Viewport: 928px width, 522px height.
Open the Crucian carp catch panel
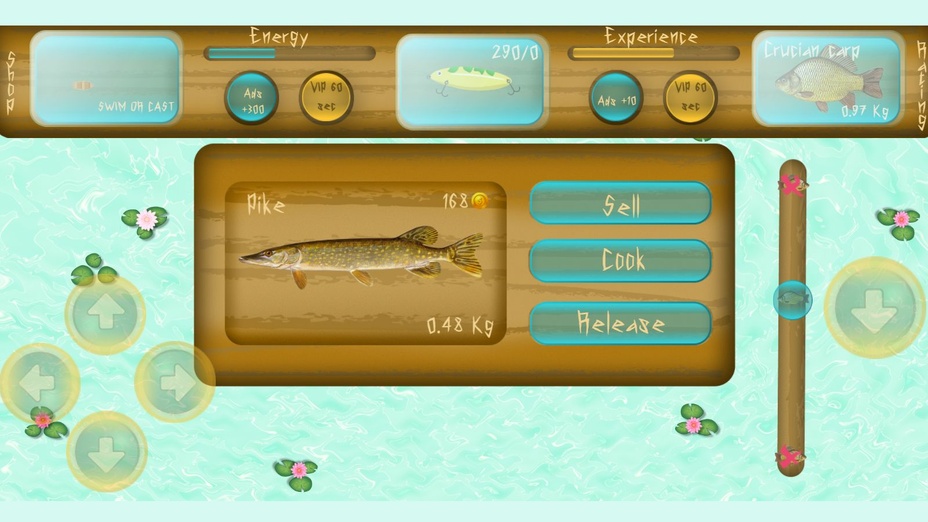point(827,82)
